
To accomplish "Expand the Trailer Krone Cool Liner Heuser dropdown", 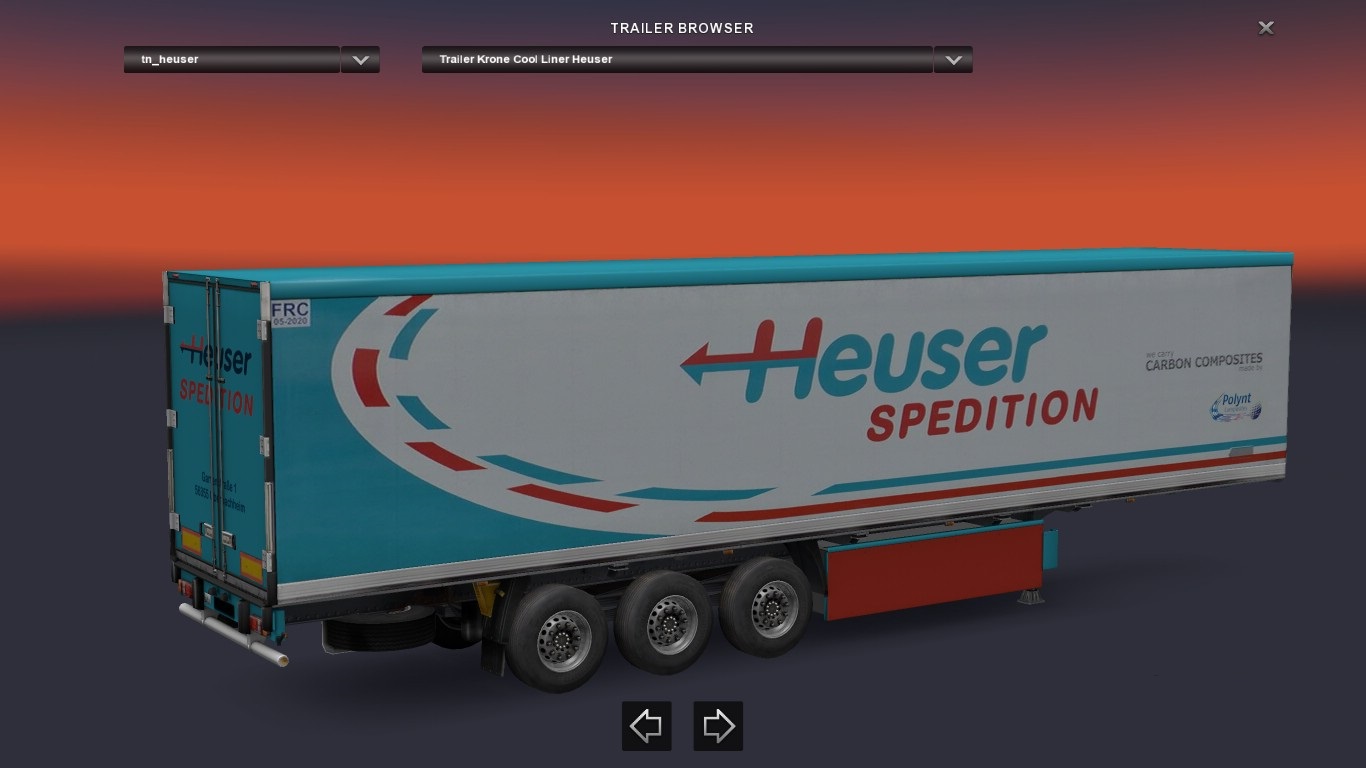I will (953, 60).
